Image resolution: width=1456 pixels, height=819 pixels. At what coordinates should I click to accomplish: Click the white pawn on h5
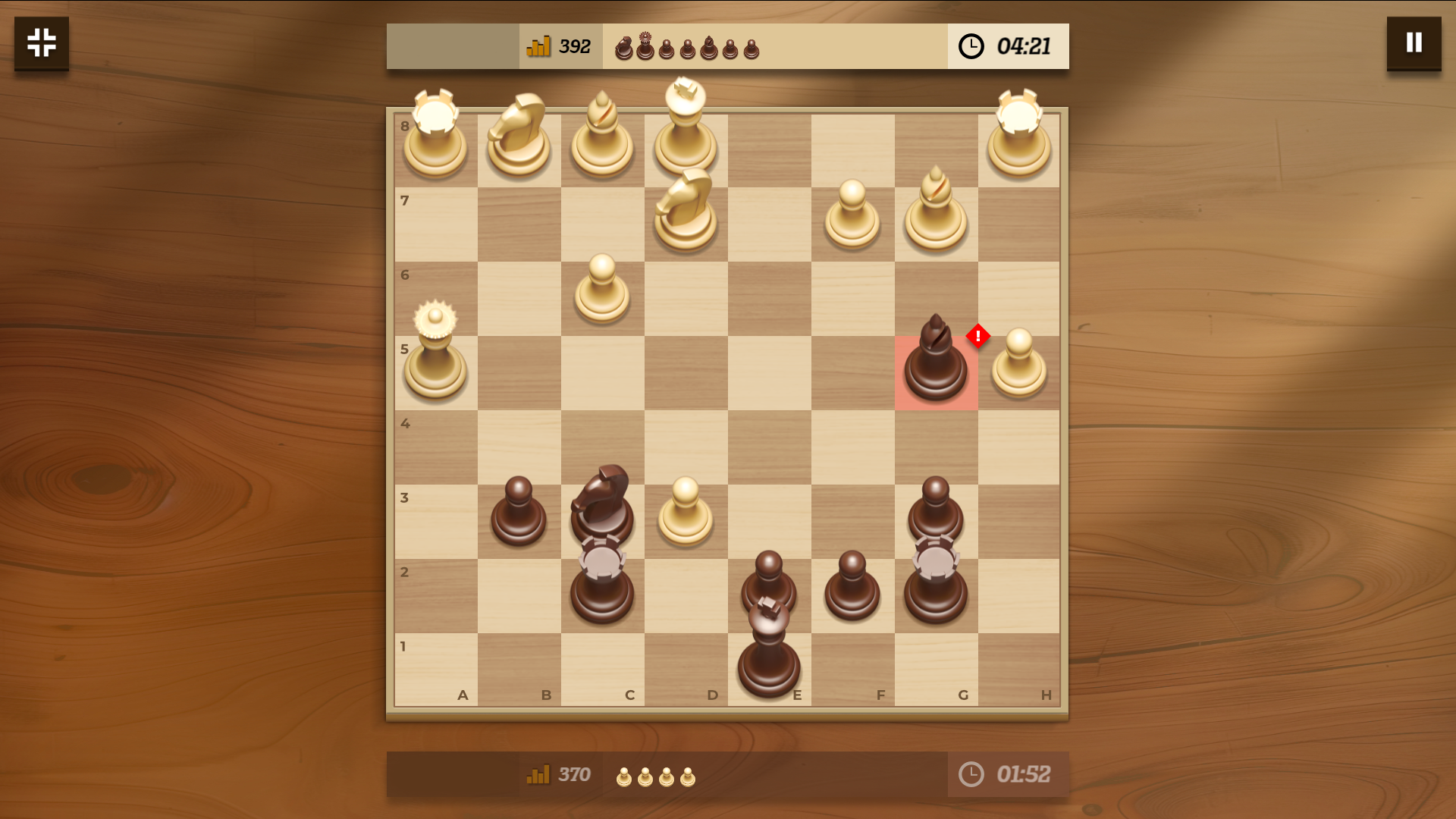coord(1019,364)
